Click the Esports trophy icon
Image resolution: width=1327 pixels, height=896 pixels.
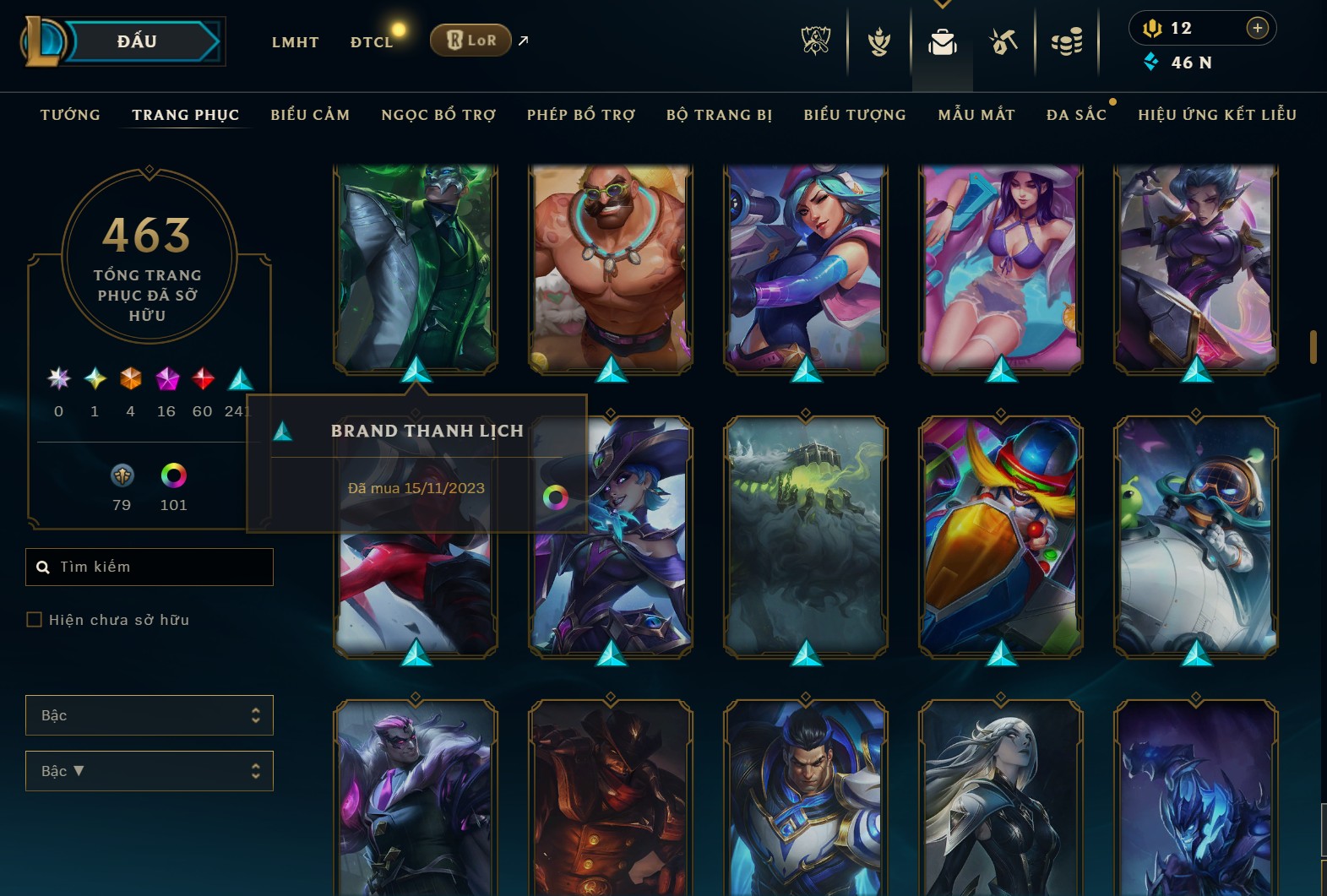coord(815,42)
